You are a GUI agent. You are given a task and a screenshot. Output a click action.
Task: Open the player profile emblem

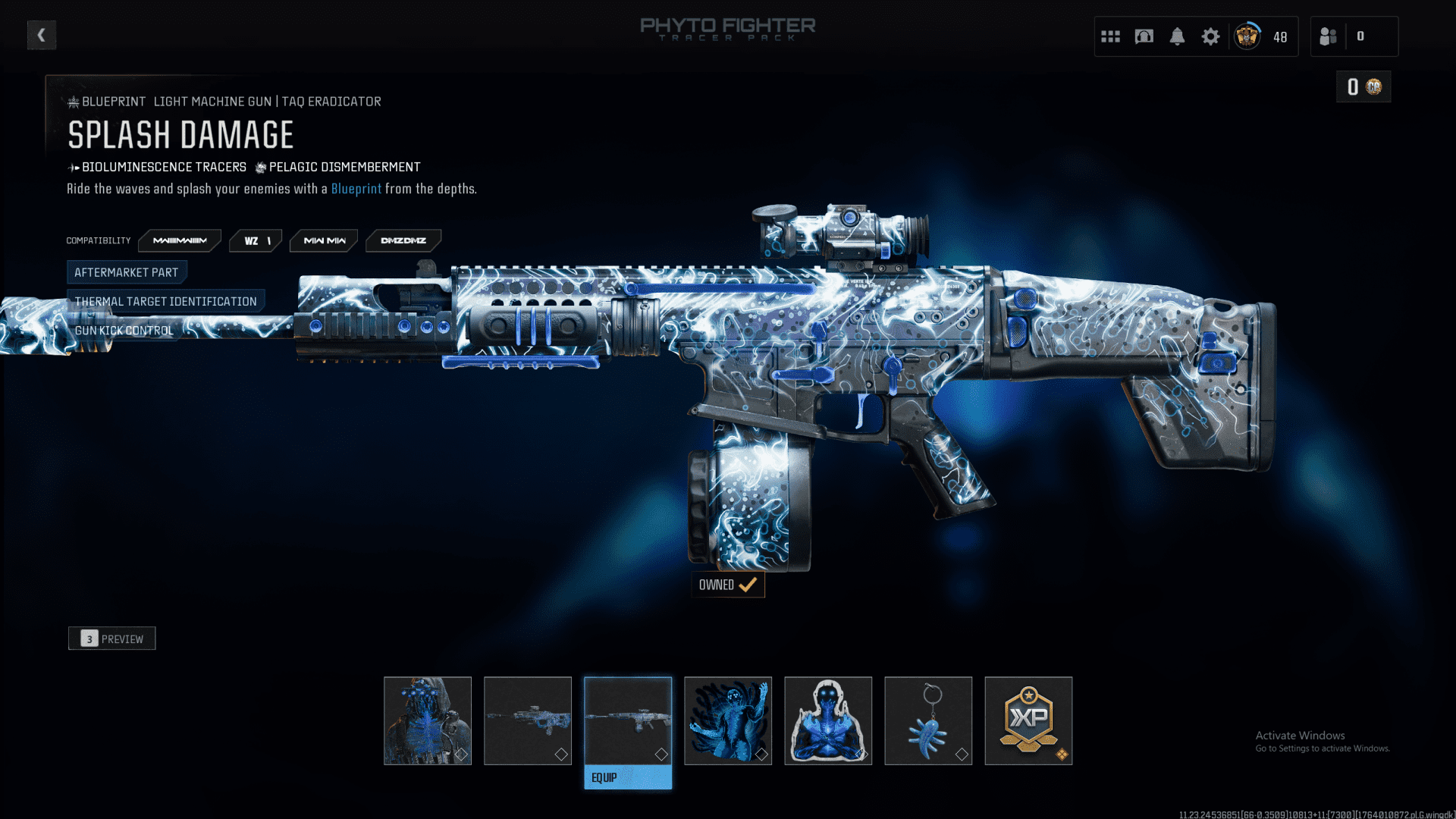(1247, 36)
